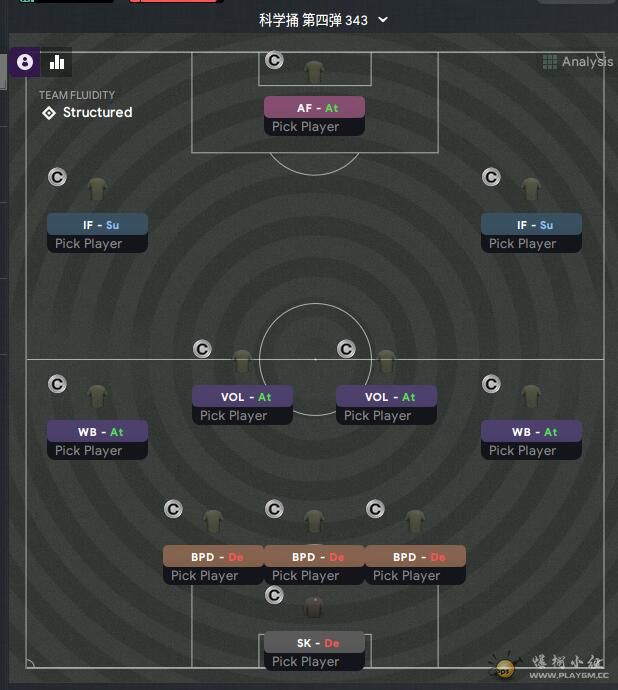The width and height of the screenshot is (618, 690).
Task: Change the AF - At striker role
Action: pos(314,108)
